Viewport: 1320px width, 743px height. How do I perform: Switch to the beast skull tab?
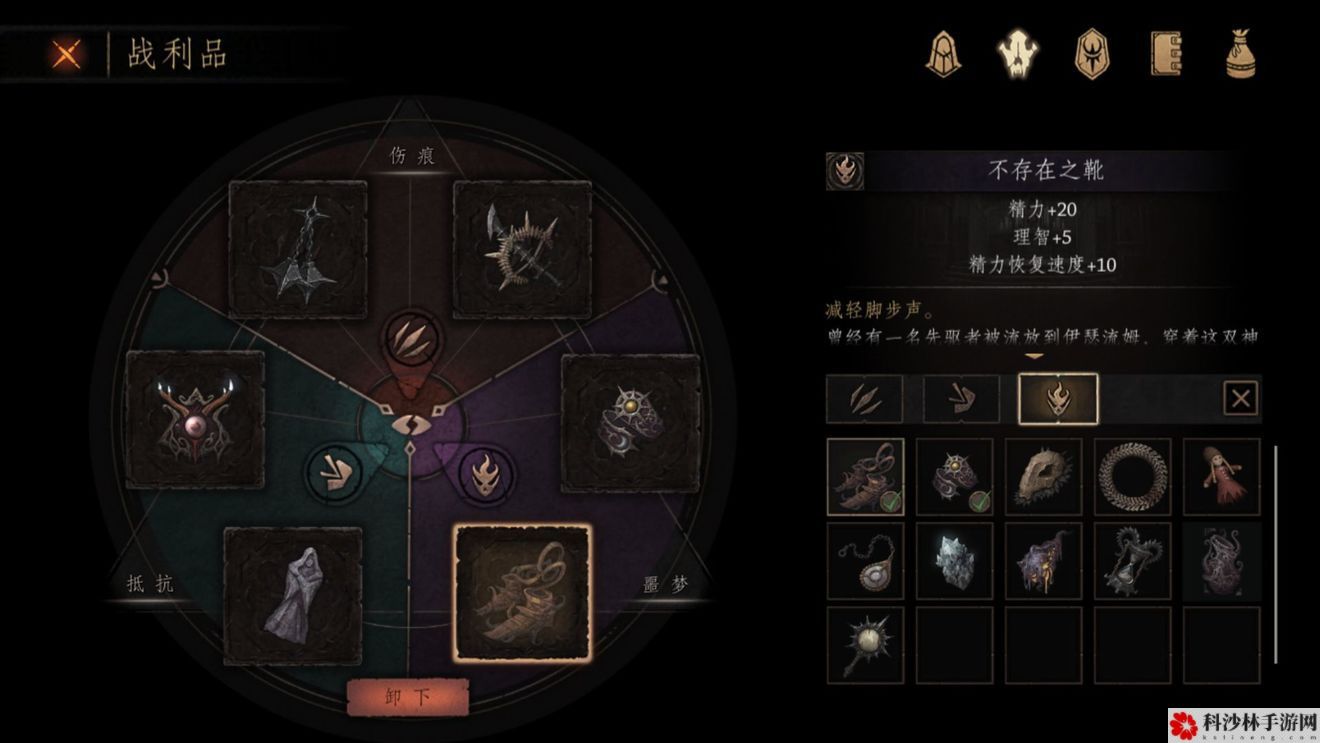pos(1018,53)
